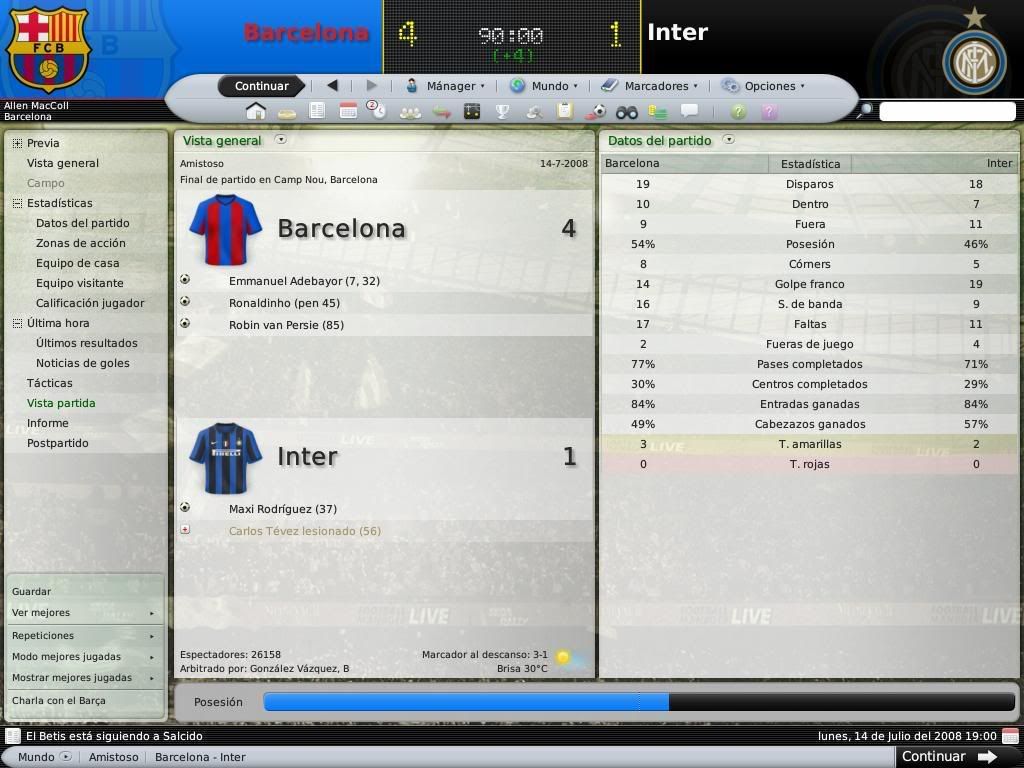The height and width of the screenshot is (768, 1024).
Task: Show Calificación jugador ratings
Action: pos(90,303)
